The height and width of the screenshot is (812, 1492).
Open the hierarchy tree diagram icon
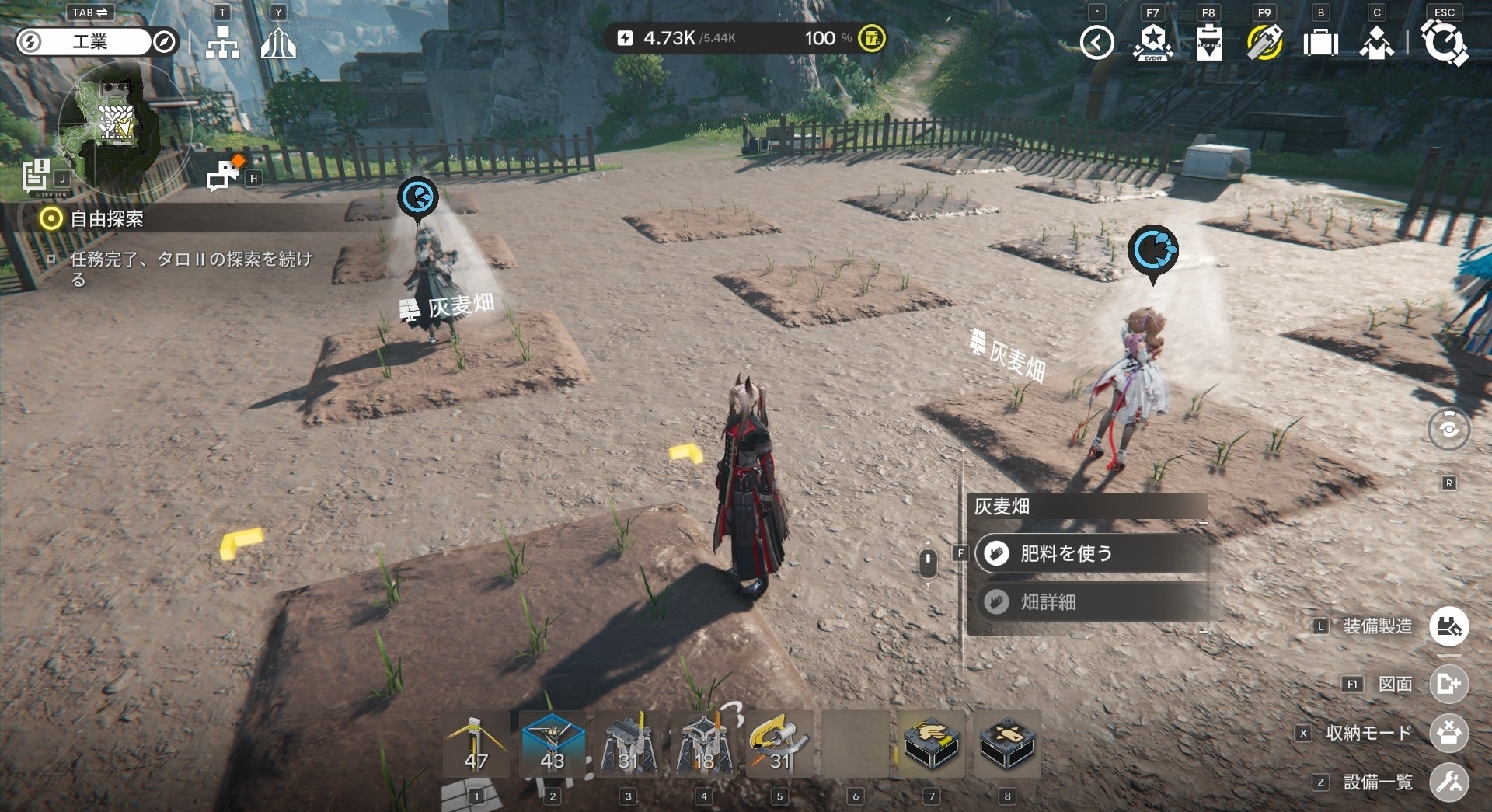click(222, 44)
